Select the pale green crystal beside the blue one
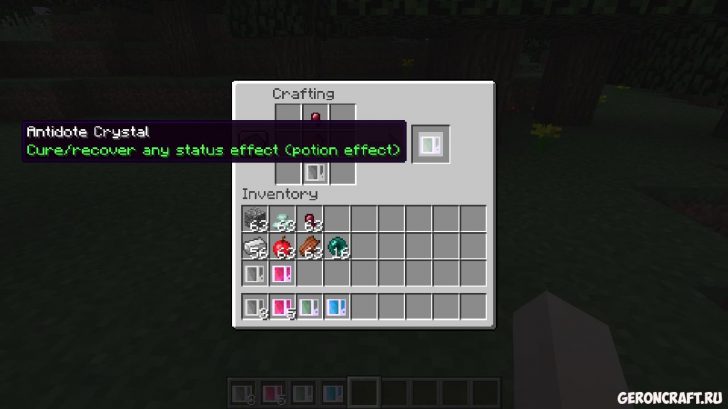The height and width of the screenshot is (409, 728). [309, 308]
